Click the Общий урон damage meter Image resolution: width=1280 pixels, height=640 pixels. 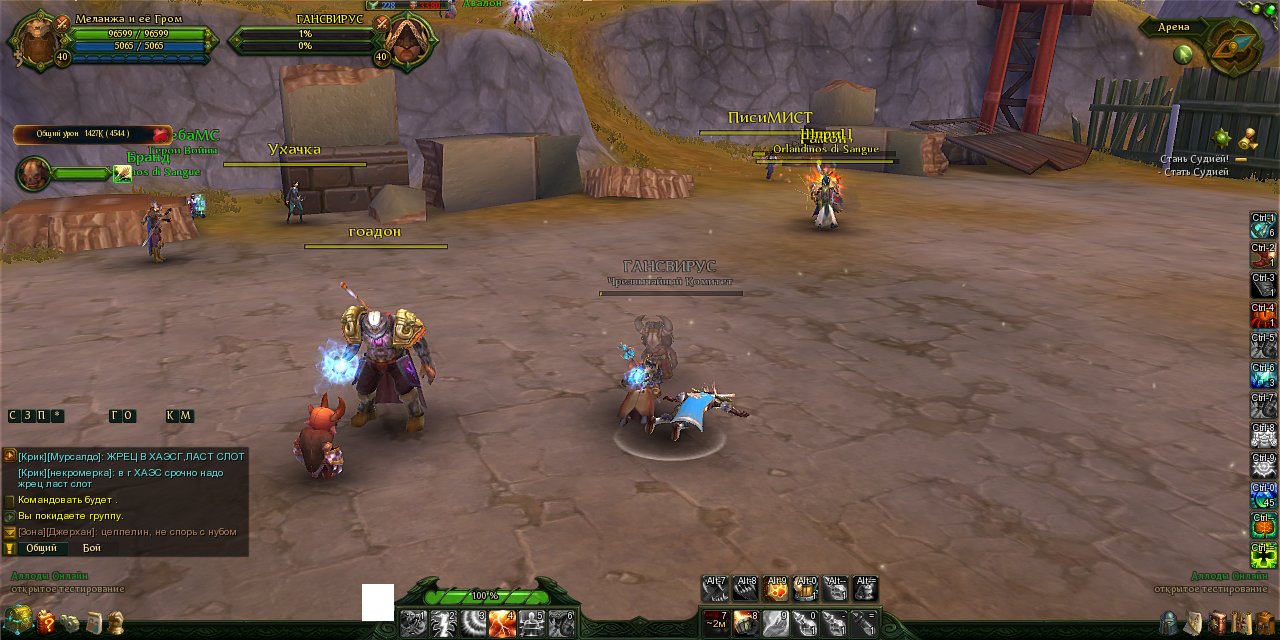pyautogui.click(x=91, y=133)
